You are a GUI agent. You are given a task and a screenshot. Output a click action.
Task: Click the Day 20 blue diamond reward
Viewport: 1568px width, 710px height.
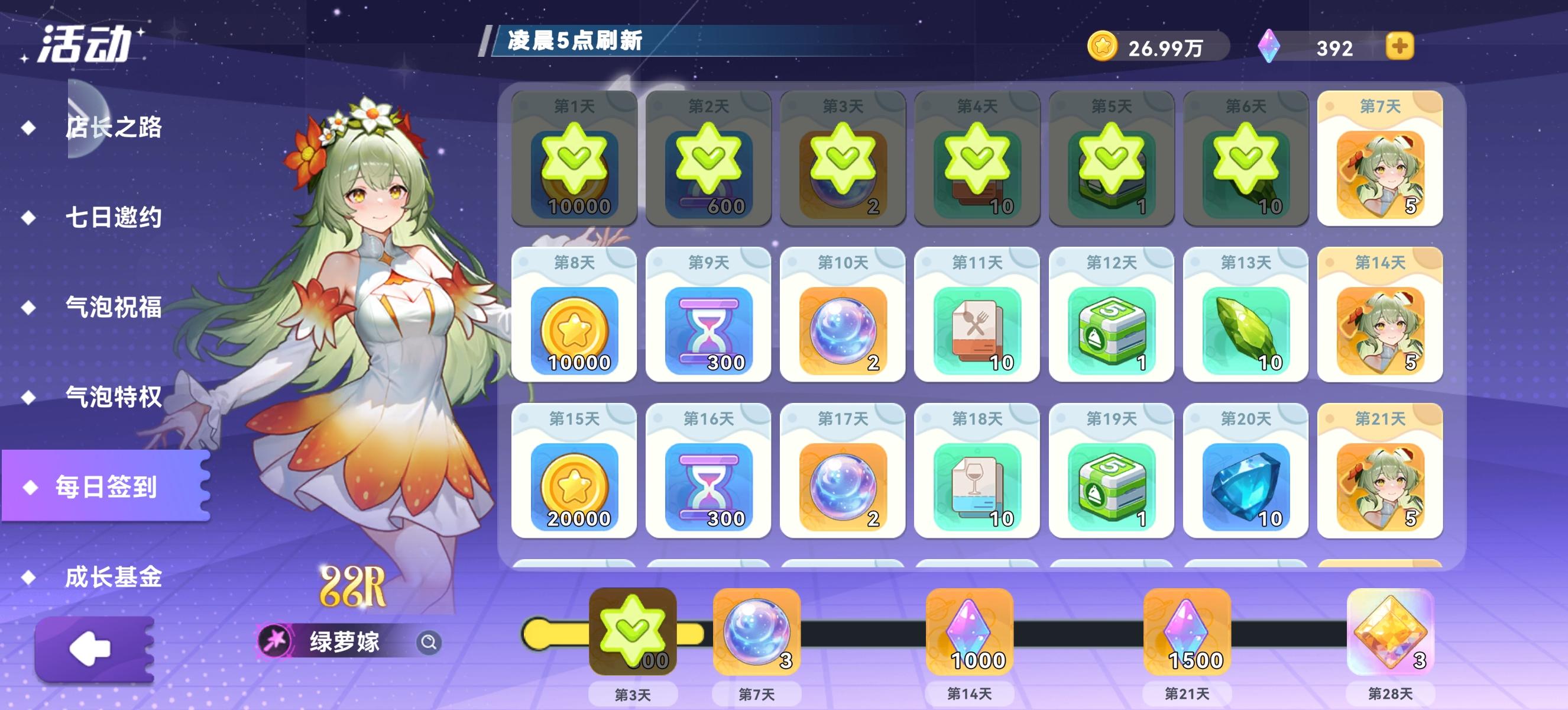1246,487
